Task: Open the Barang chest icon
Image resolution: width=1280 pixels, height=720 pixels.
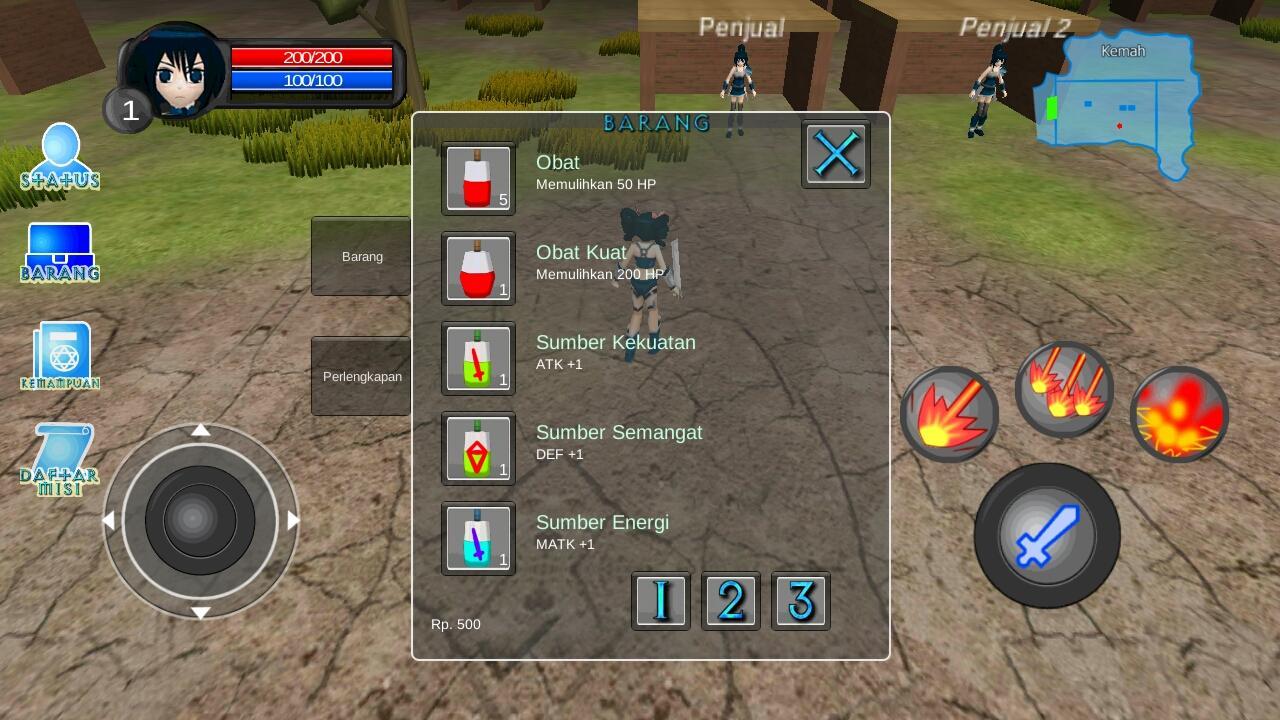Action: point(60,252)
